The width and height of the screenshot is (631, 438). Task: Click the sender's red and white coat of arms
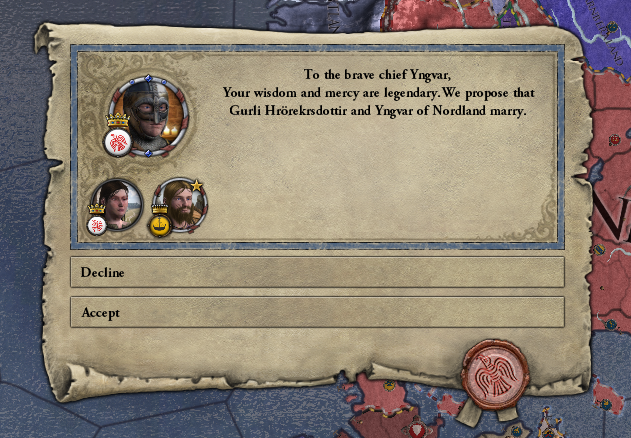[x=117, y=142]
